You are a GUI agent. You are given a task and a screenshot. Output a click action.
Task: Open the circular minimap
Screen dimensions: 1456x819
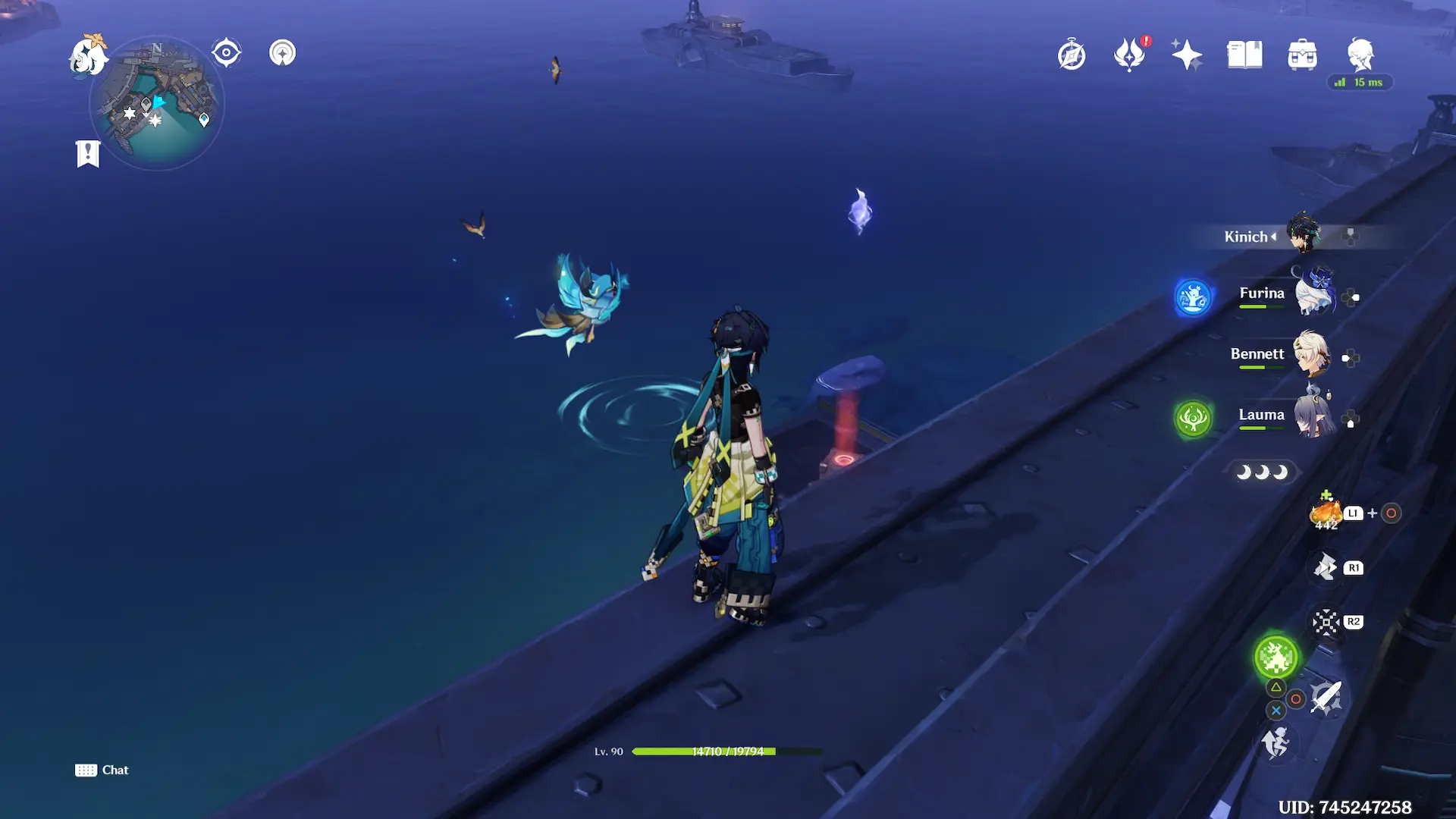pyautogui.click(x=158, y=104)
